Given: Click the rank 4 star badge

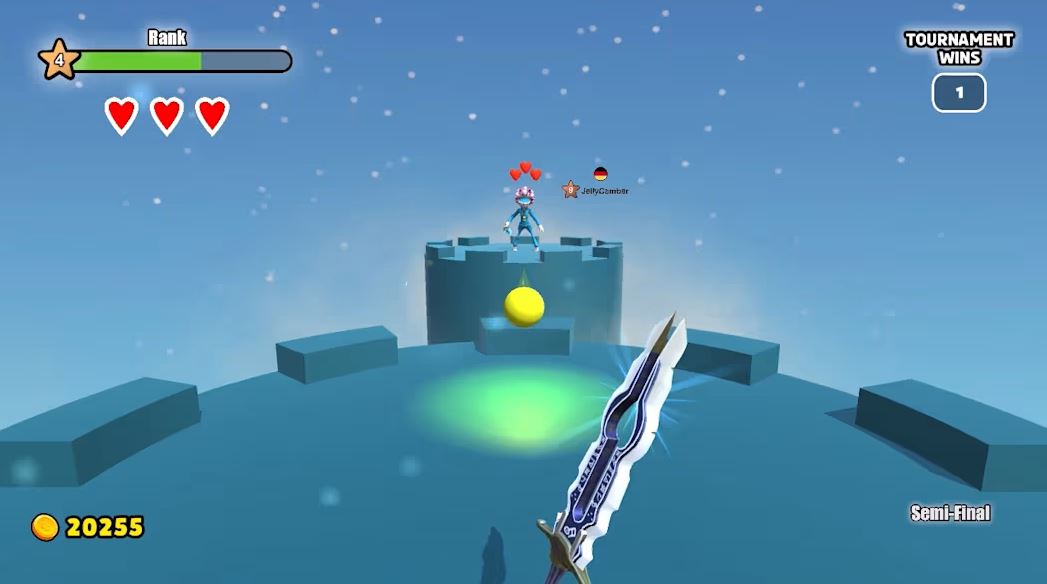Looking at the screenshot, I should [58, 60].
